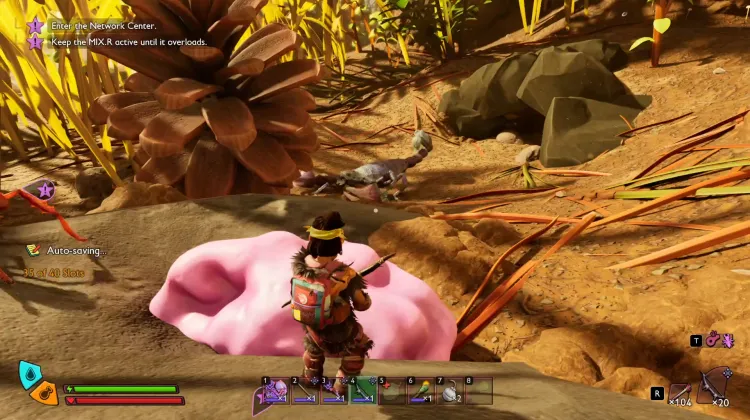Click the arrow ammo icon

pyautogui.click(x=681, y=393)
